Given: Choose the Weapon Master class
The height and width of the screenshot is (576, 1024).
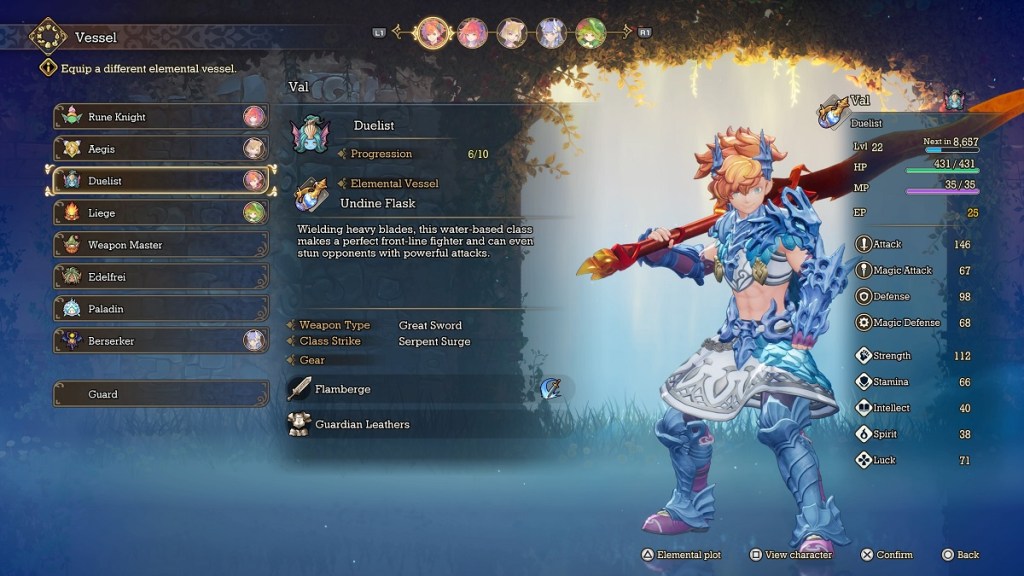Looking at the screenshot, I should tap(160, 245).
